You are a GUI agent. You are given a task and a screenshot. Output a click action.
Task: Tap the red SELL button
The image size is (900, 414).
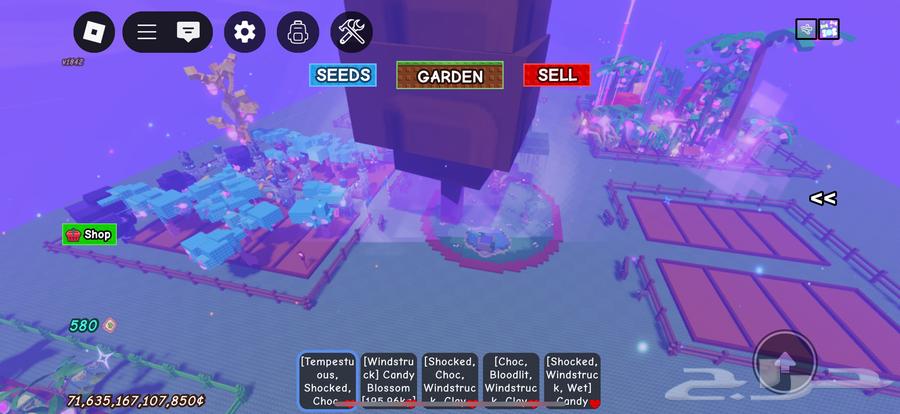click(x=556, y=75)
